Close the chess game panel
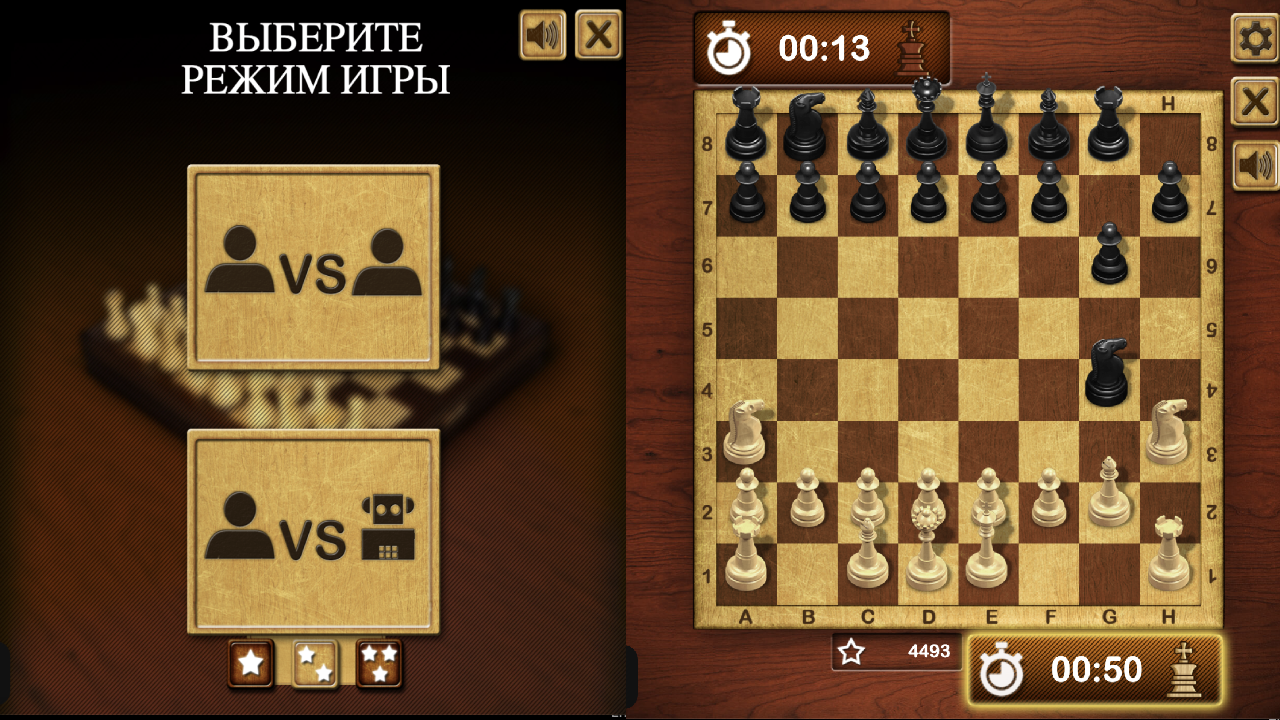The height and width of the screenshot is (720, 1280). coord(1252,100)
